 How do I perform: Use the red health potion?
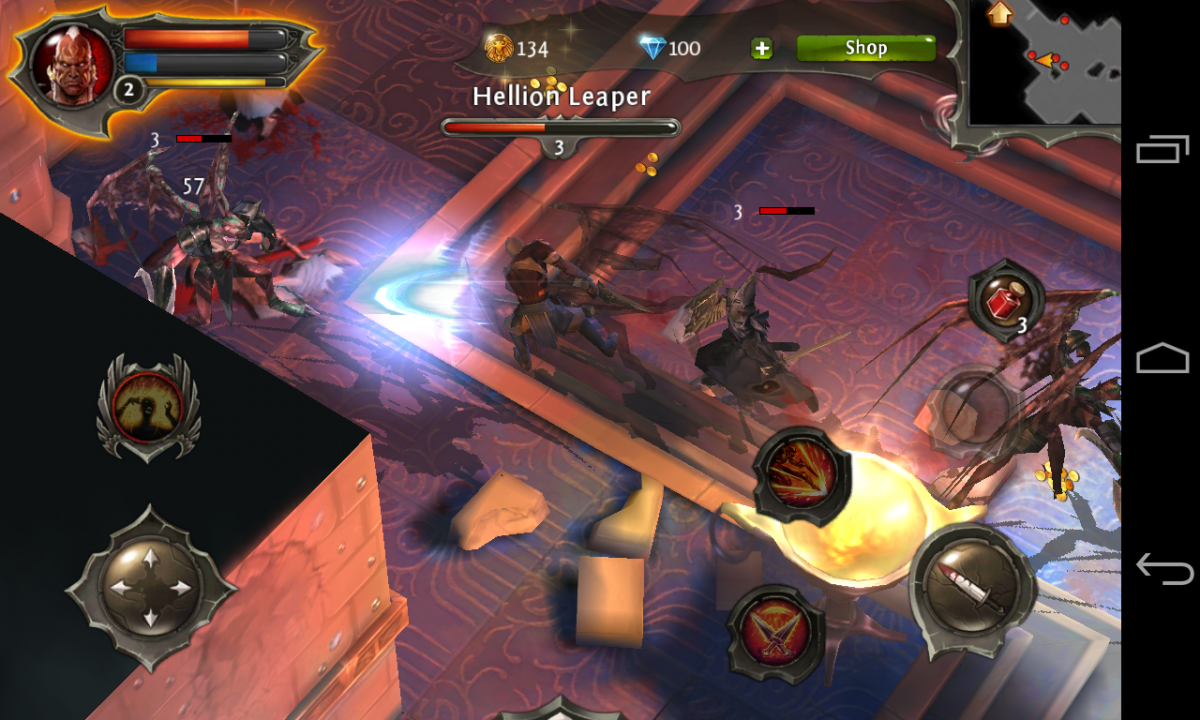point(1005,300)
